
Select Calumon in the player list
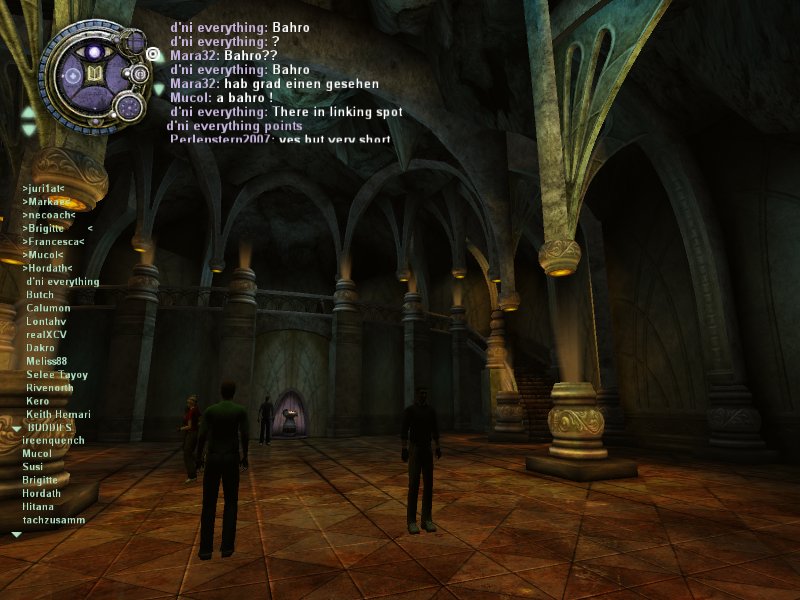48,308
